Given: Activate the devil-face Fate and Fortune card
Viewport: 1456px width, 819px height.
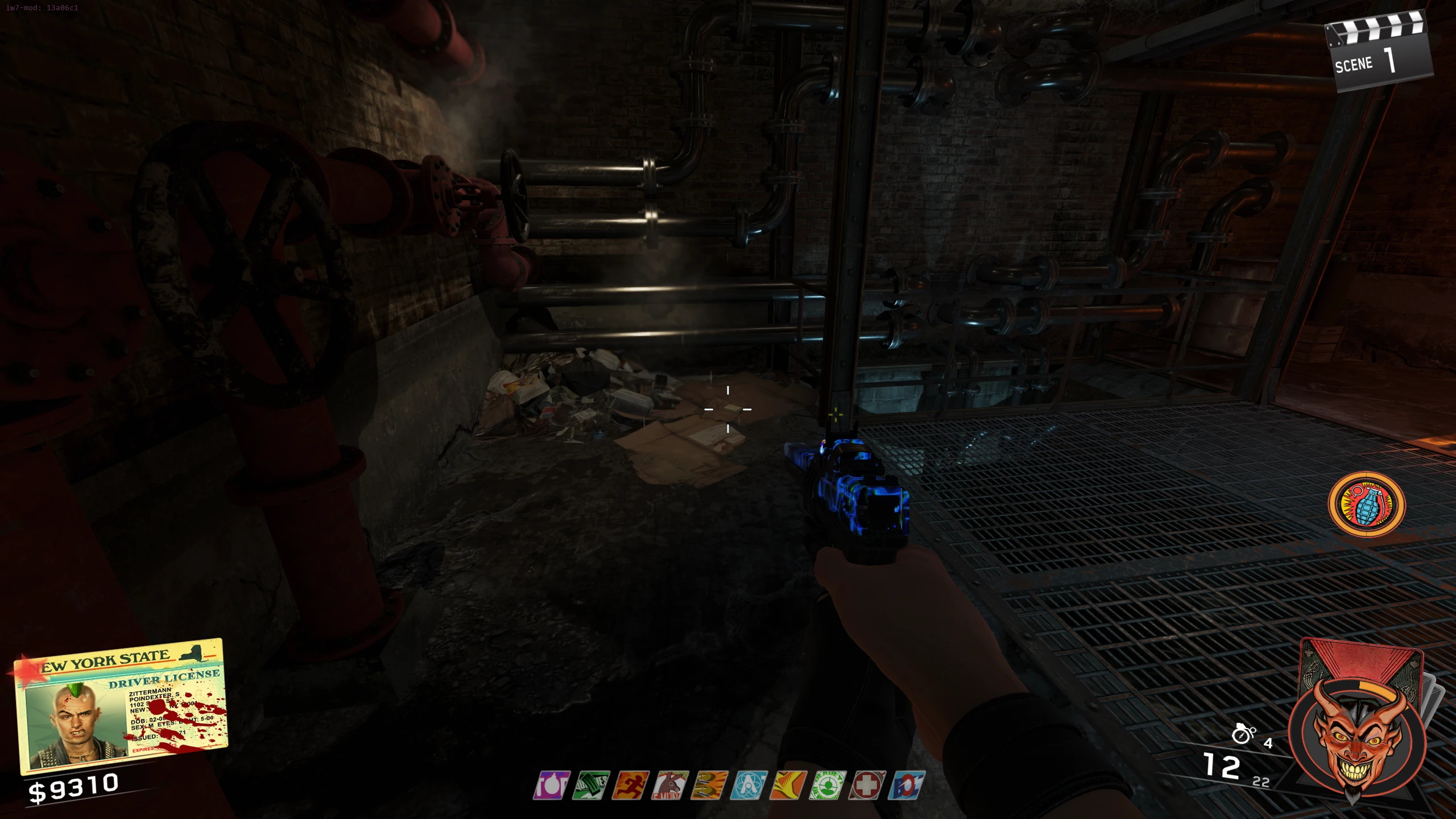Looking at the screenshot, I should [x=1357, y=734].
